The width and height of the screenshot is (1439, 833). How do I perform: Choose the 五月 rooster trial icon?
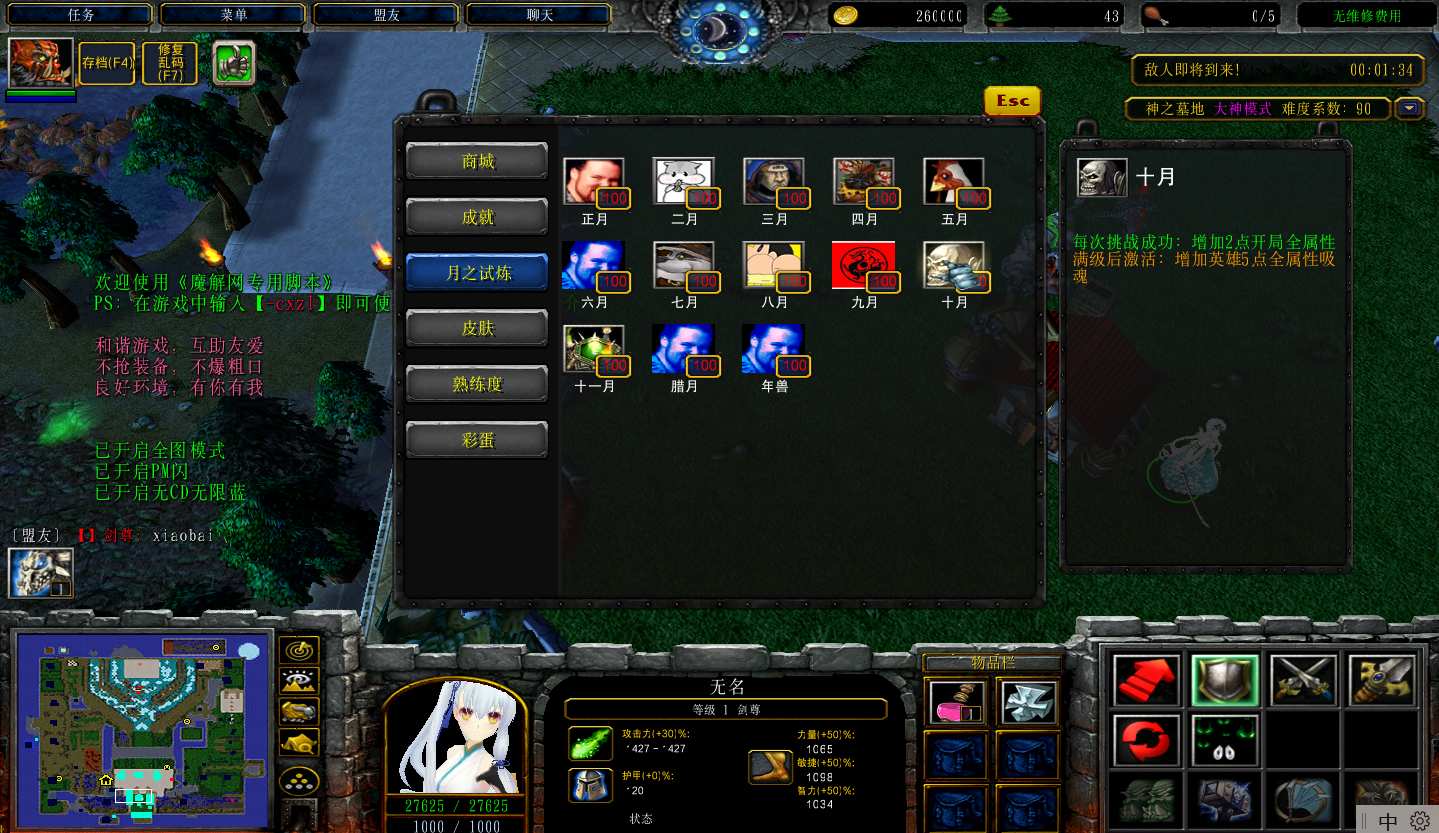954,183
